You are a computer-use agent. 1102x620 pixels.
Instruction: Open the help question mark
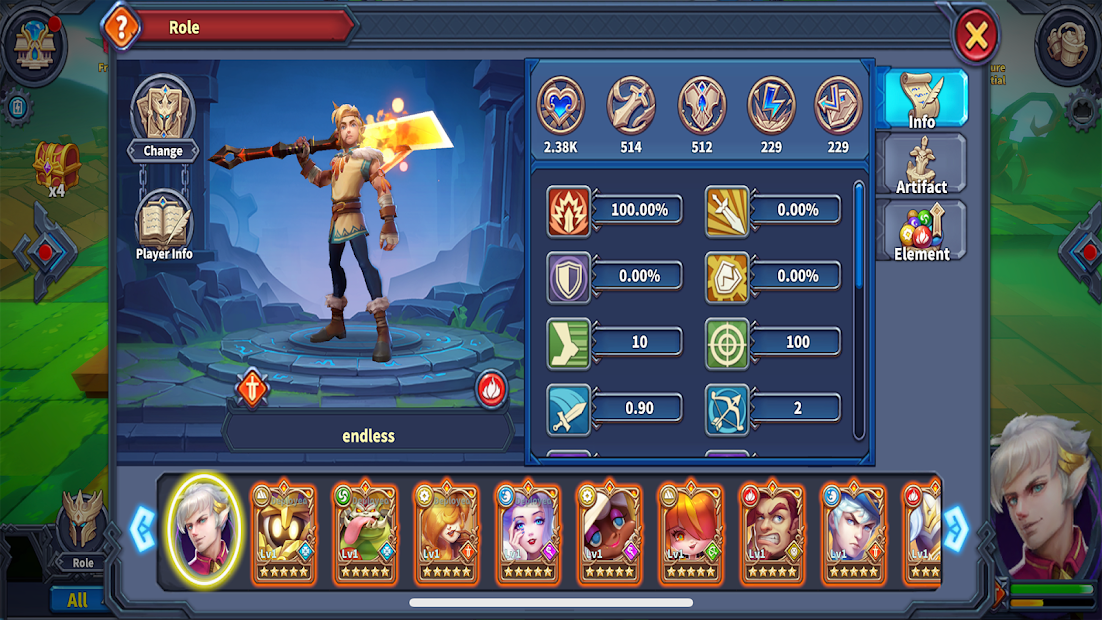pyautogui.click(x=121, y=28)
